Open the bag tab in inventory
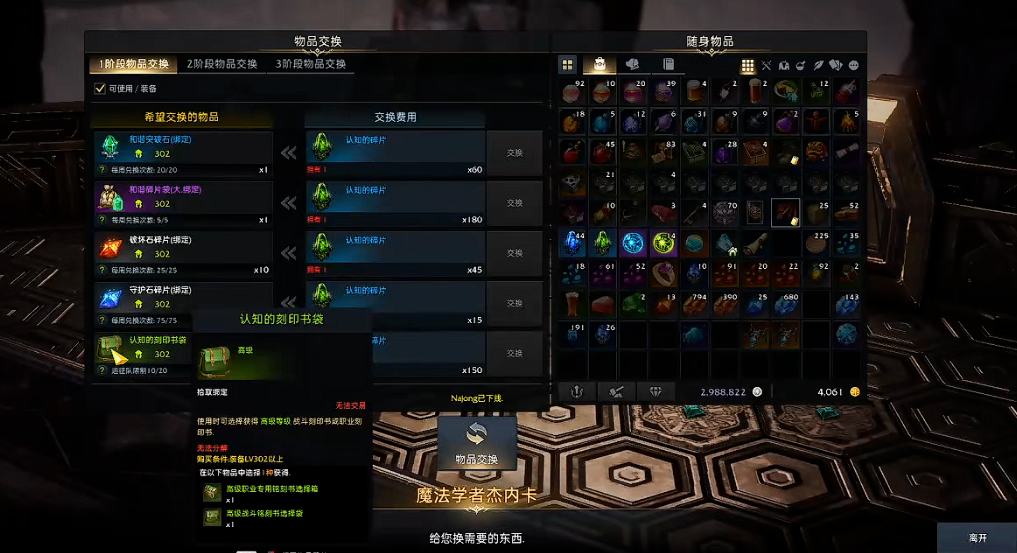The width and height of the screenshot is (1017, 553). pos(600,64)
